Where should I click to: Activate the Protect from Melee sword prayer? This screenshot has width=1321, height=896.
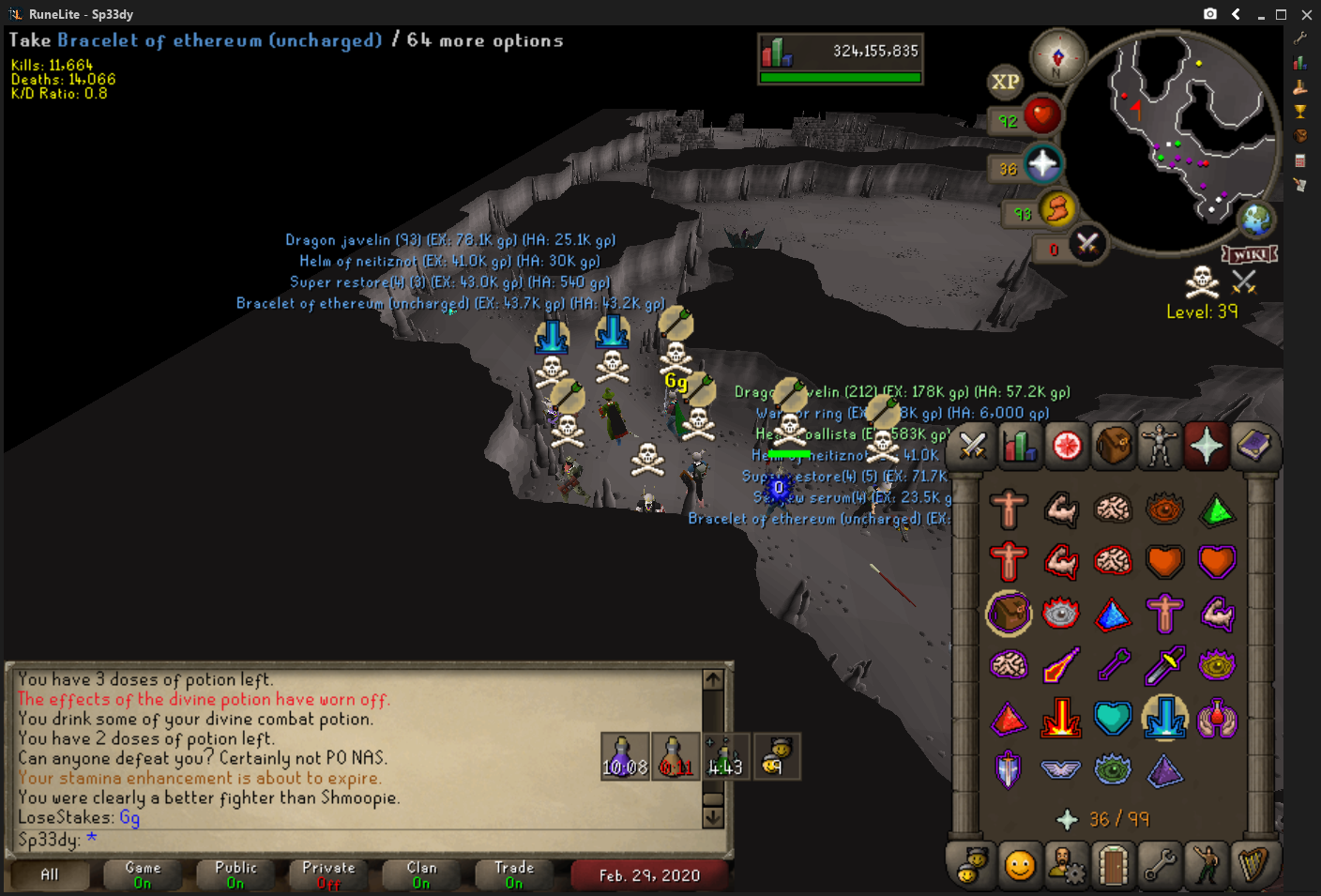click(1164, 666)
